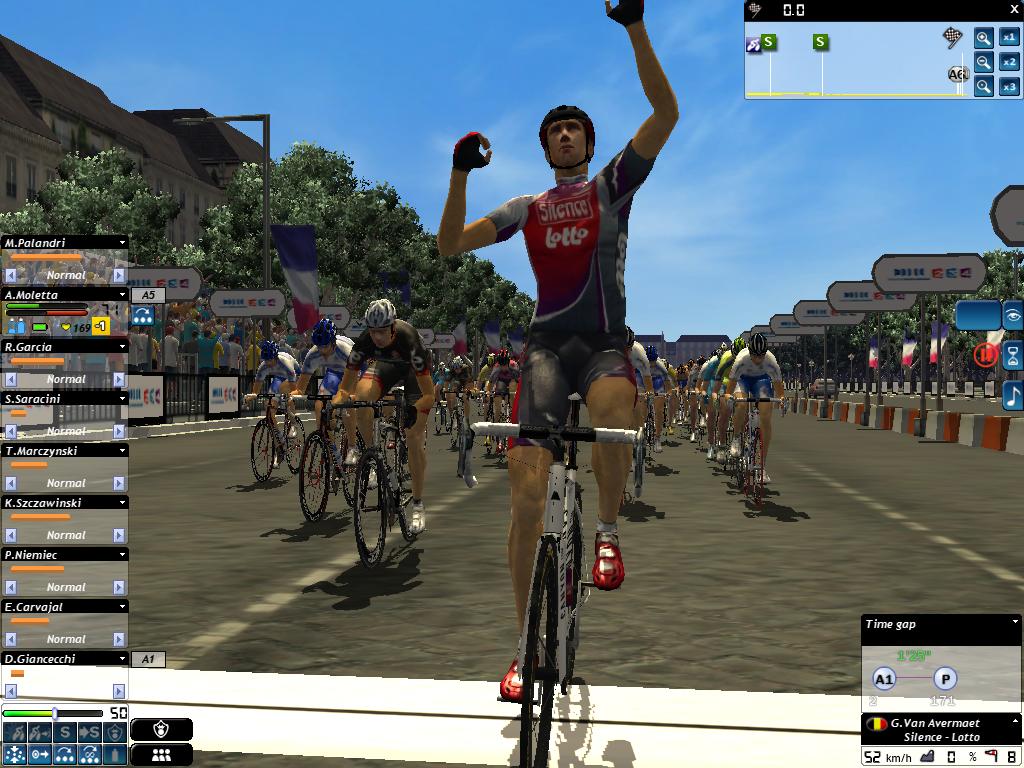Activate the yellow jersey shield button

click(x=161, y=731)
